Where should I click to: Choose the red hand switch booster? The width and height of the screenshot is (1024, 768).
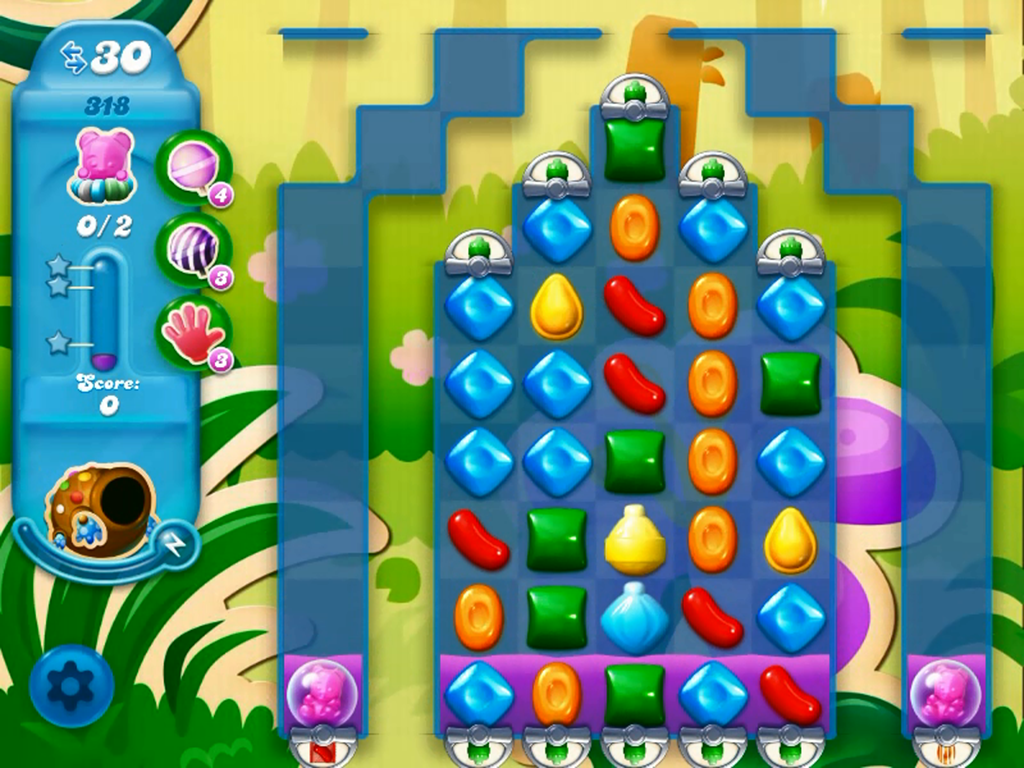[x=192, y=333]
